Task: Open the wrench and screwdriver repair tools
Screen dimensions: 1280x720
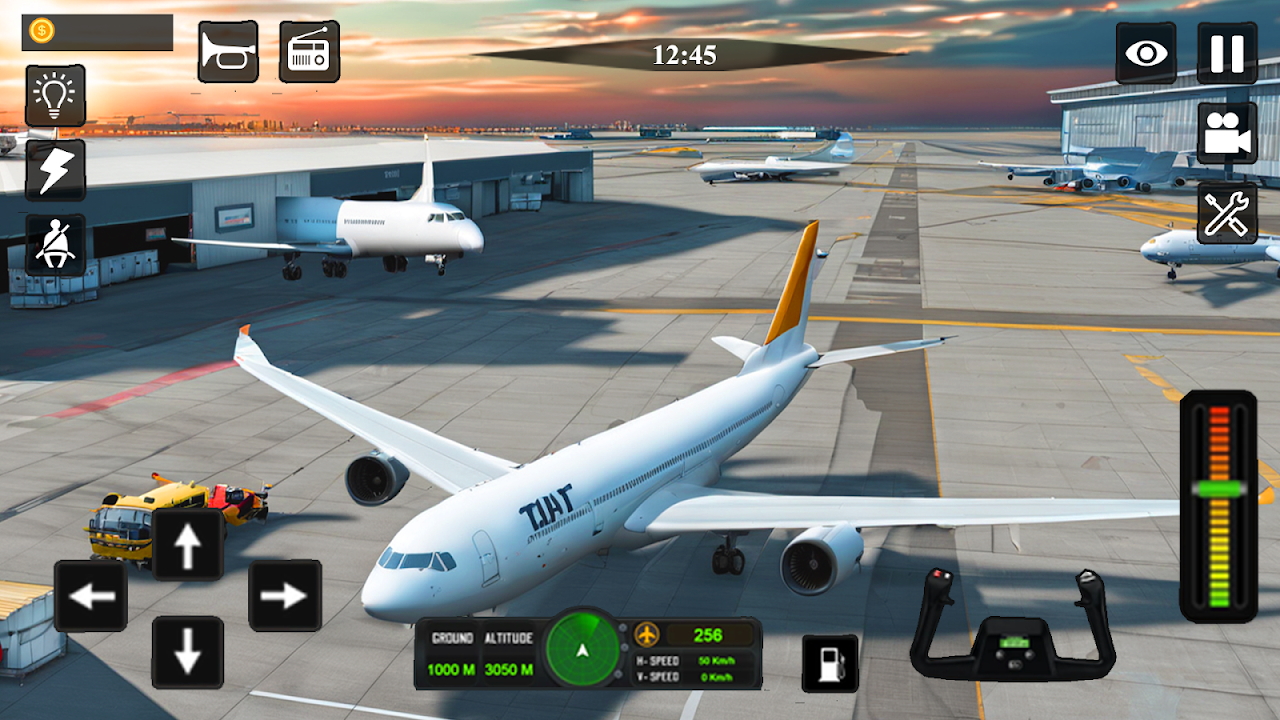Action: click(1227, 213)
